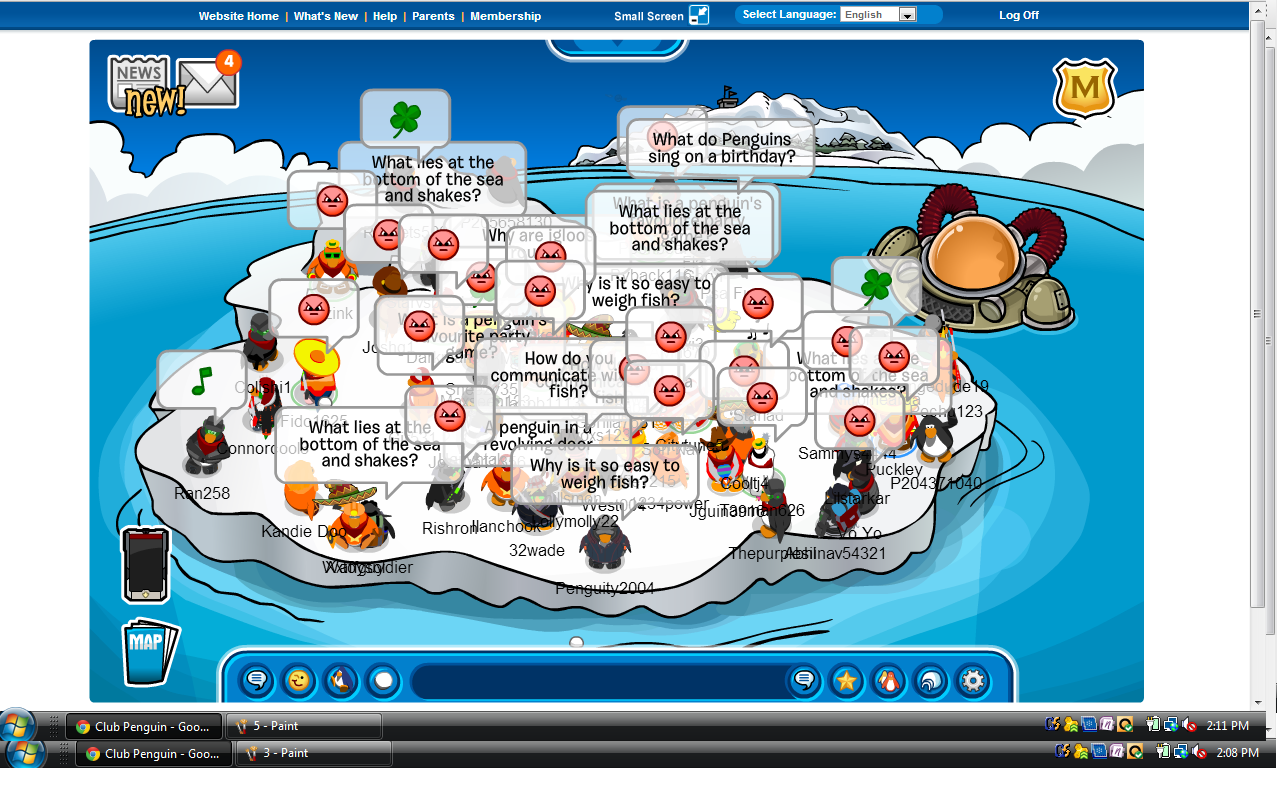Log Off from Club Penguin
Screen dimensions: 1280x800
click(1019, 15)
